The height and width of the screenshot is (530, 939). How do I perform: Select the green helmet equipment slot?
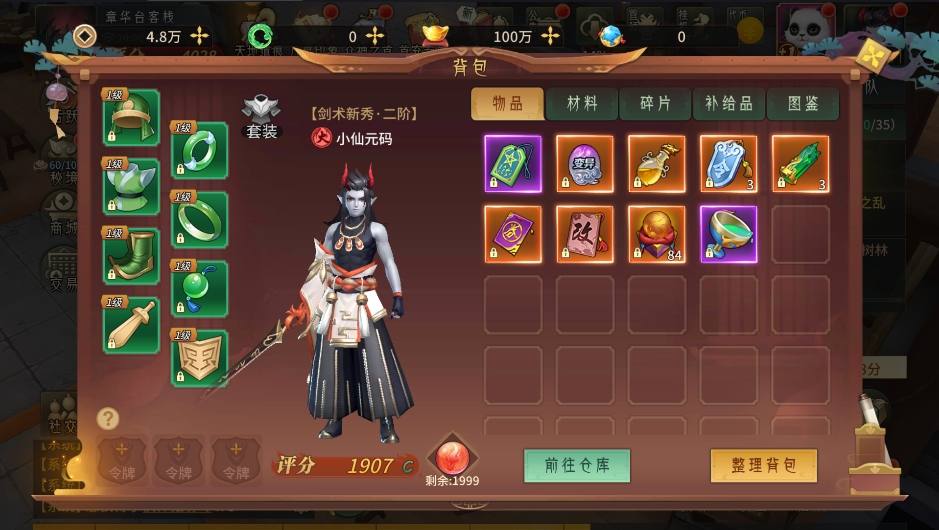[x=131, y=118]
